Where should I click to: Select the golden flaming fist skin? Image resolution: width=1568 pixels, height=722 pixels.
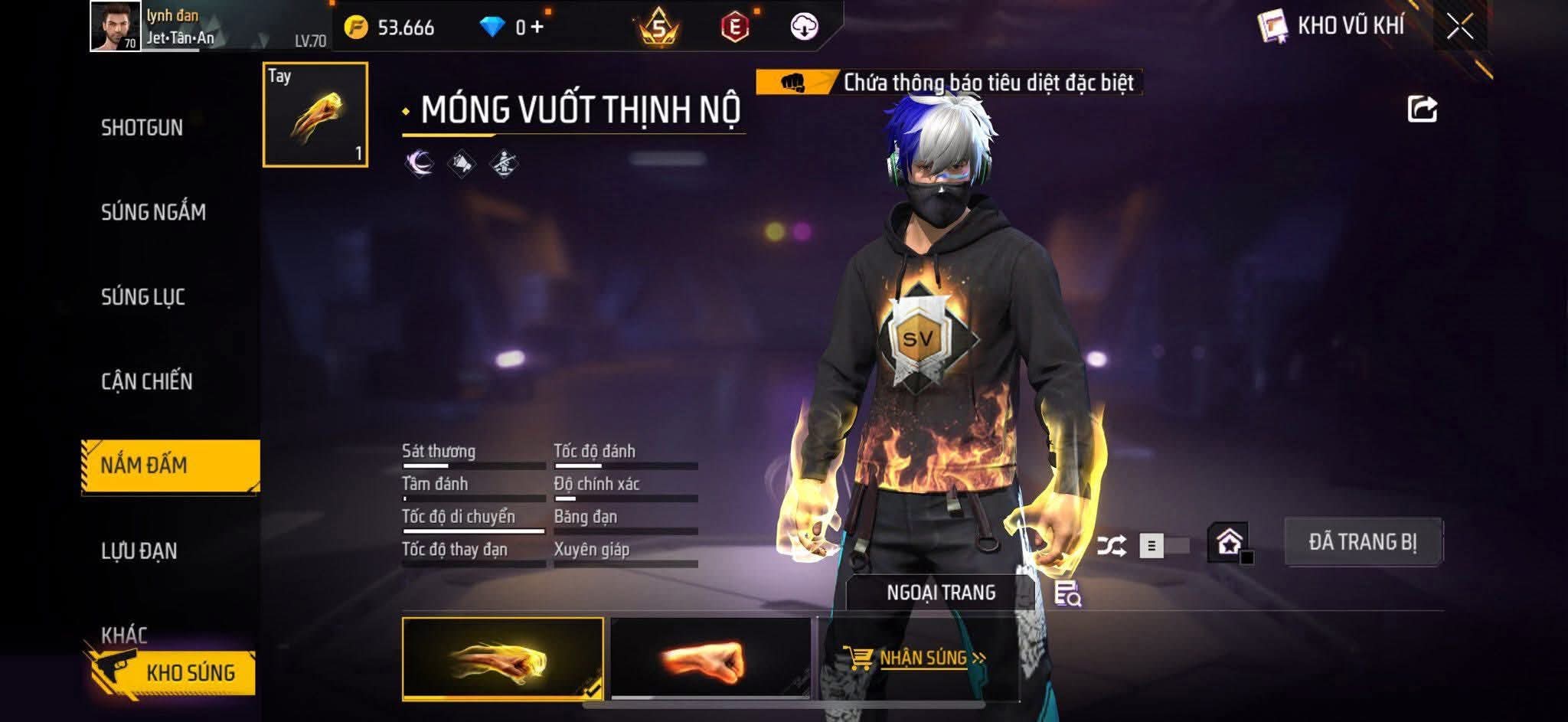502,659
